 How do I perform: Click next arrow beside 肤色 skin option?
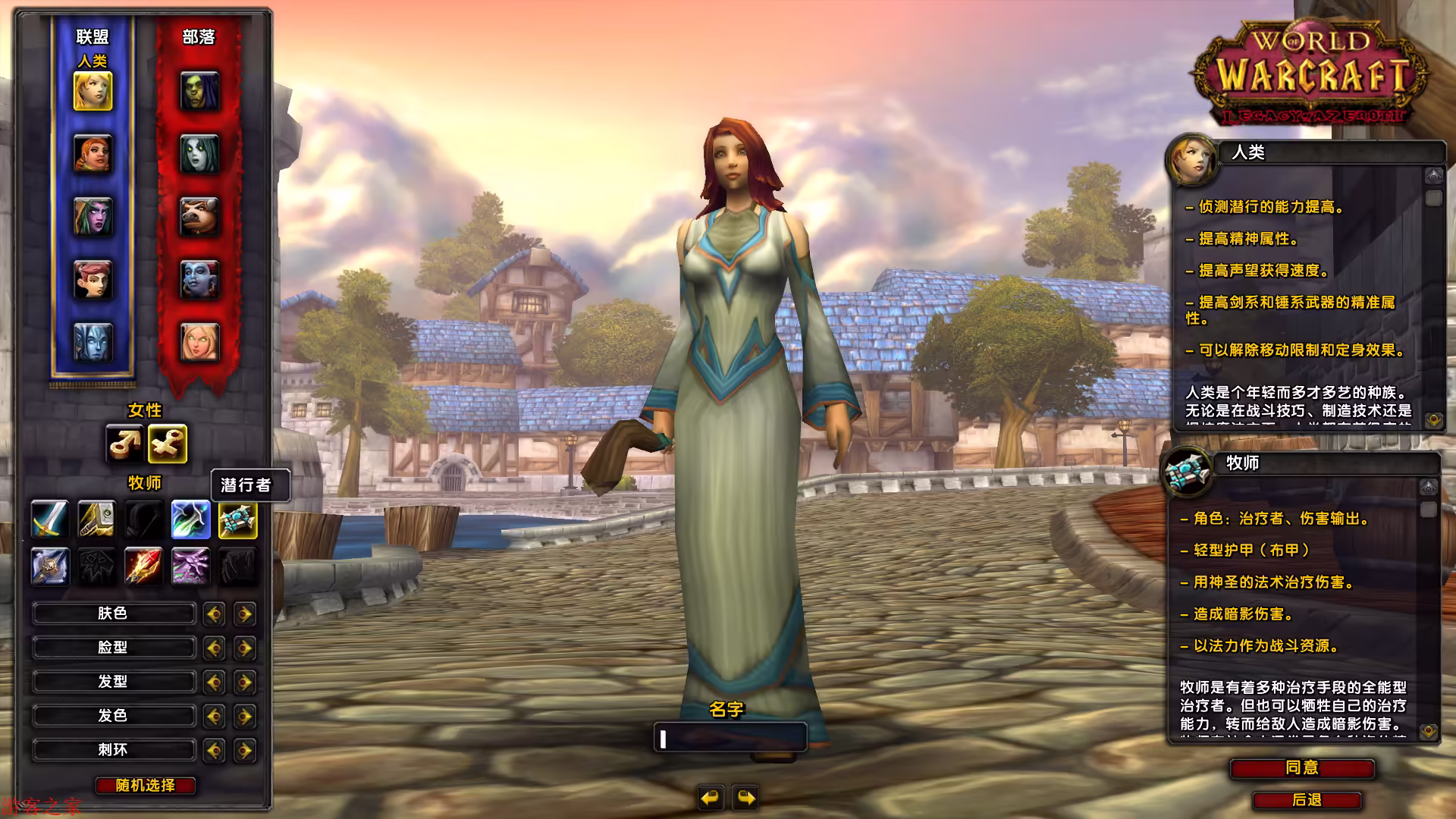244,613
